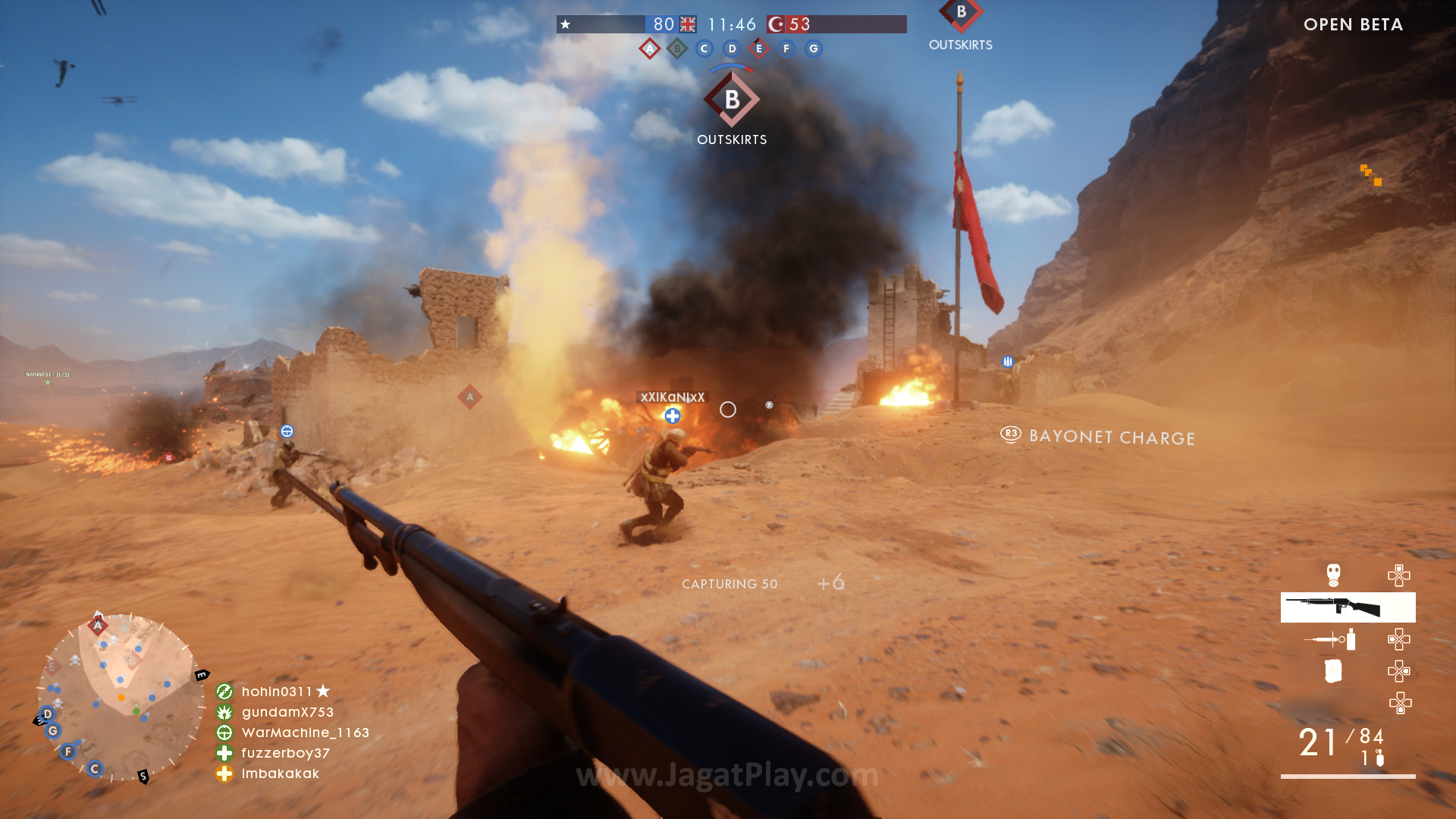Select objective C in the top flag row
The height and width of the screenshot is (819, 1456).
(704, 49)
